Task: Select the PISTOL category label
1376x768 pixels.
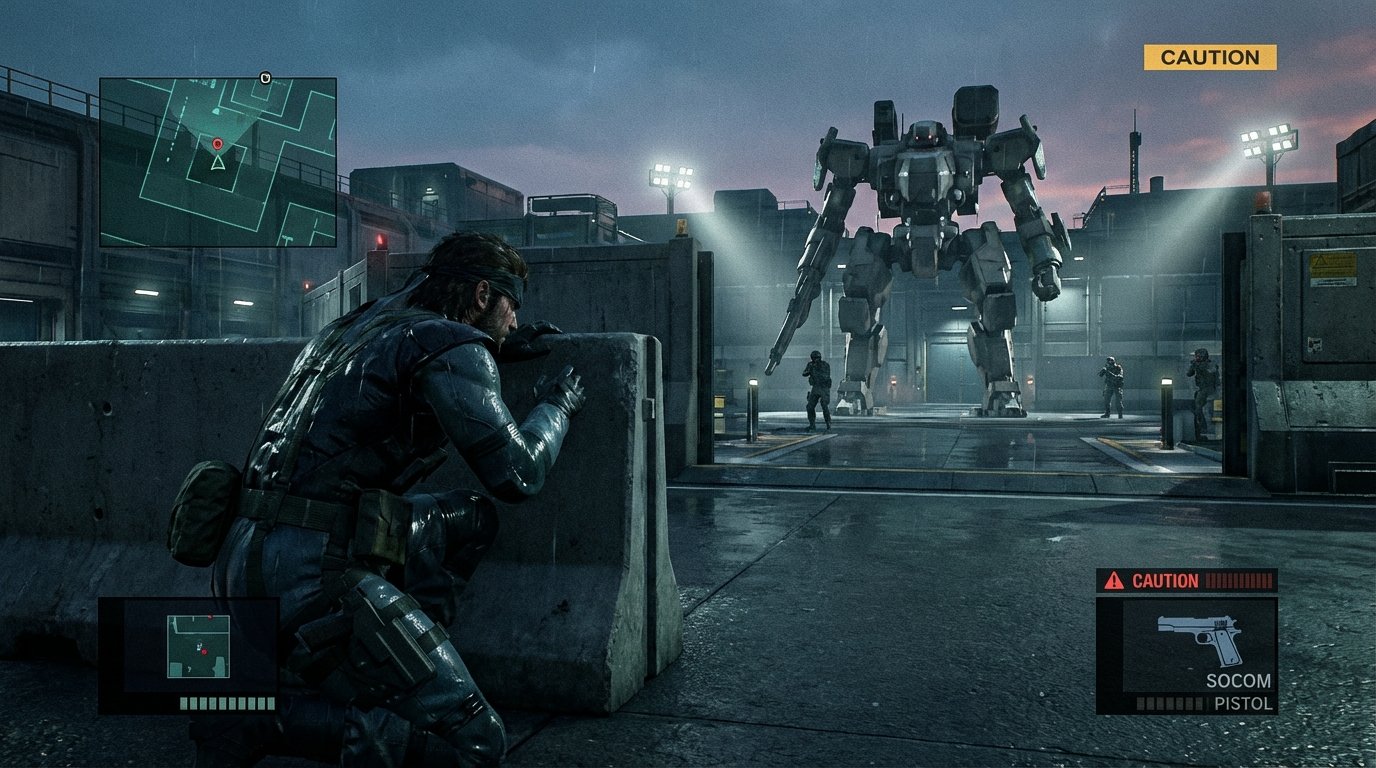Action: [x=1244, y=704]
